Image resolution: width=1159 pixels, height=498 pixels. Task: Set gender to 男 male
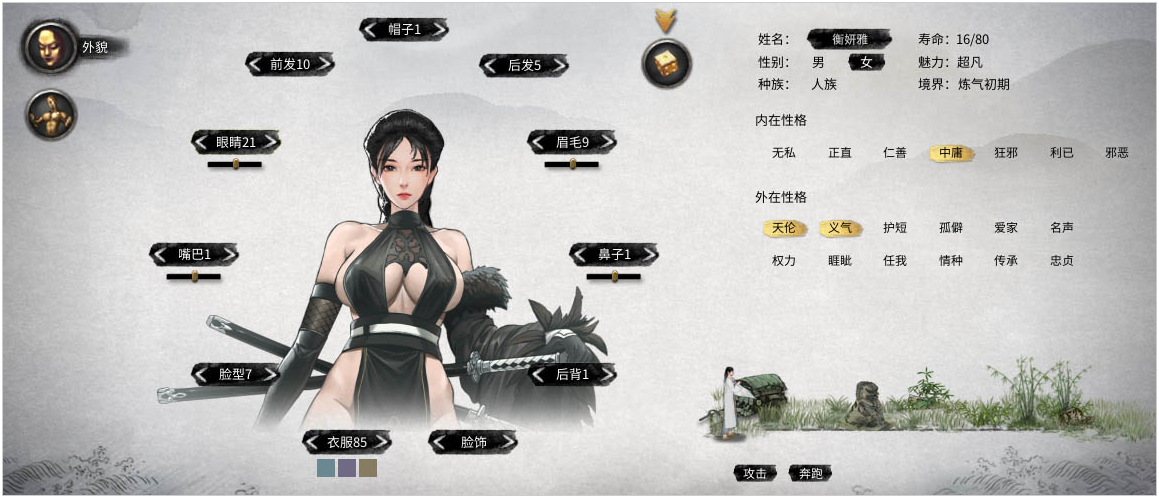pos(818,62)
